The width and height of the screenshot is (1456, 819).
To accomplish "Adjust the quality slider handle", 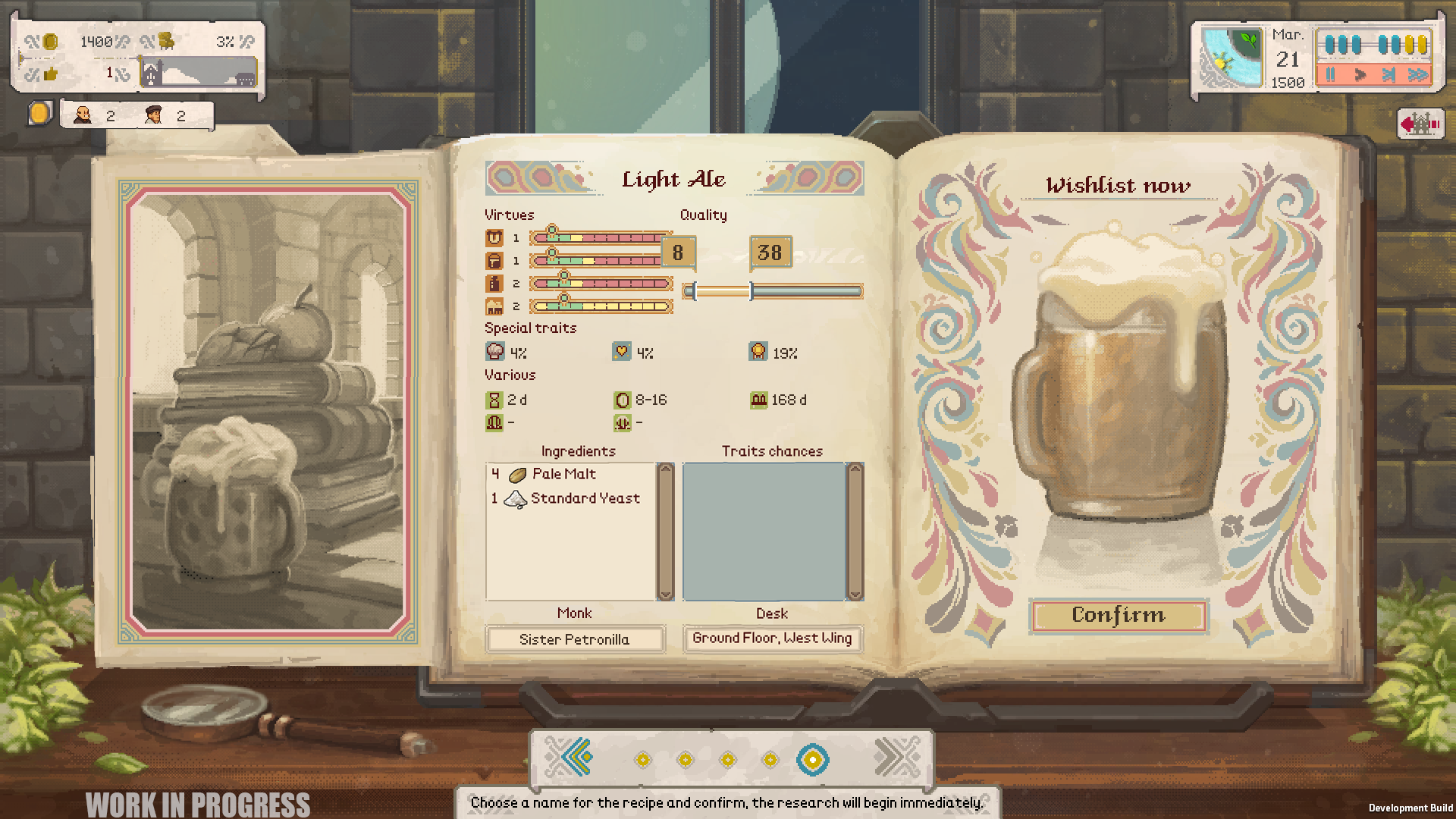I will (x=751, y=291).
